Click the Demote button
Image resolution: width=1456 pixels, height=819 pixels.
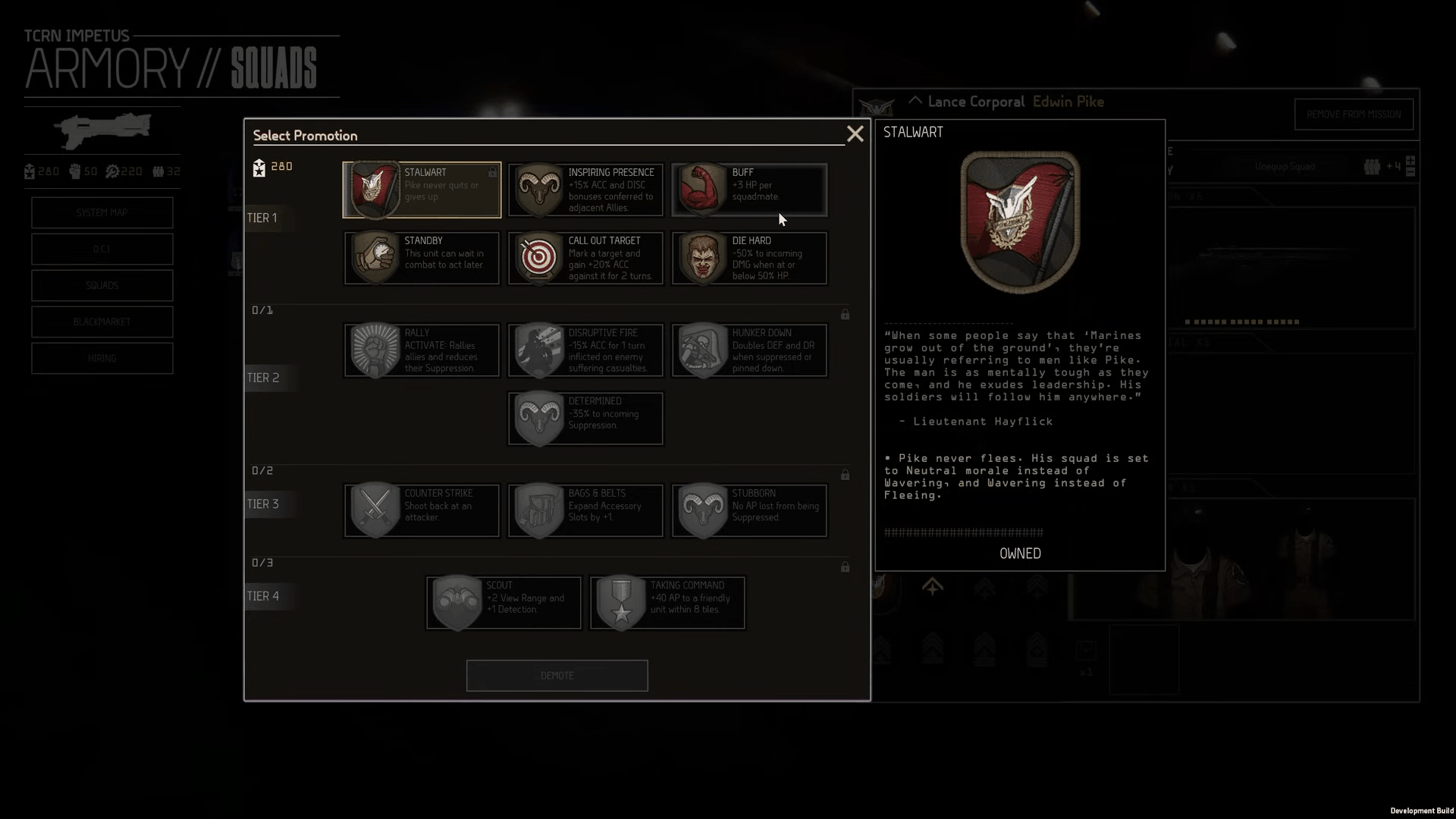(x=557, y=676)
